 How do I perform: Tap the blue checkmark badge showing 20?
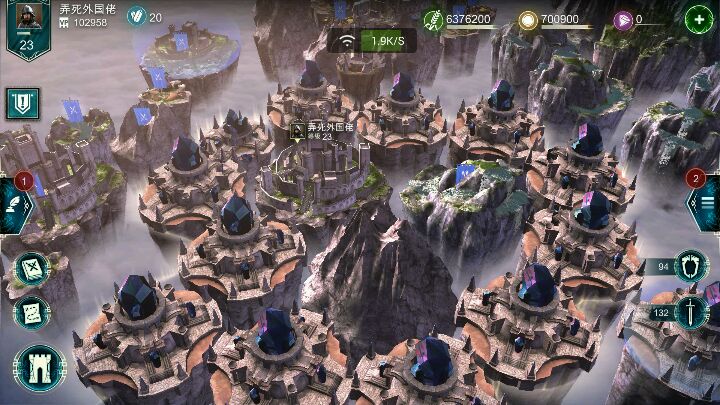(x=137, y=17)
